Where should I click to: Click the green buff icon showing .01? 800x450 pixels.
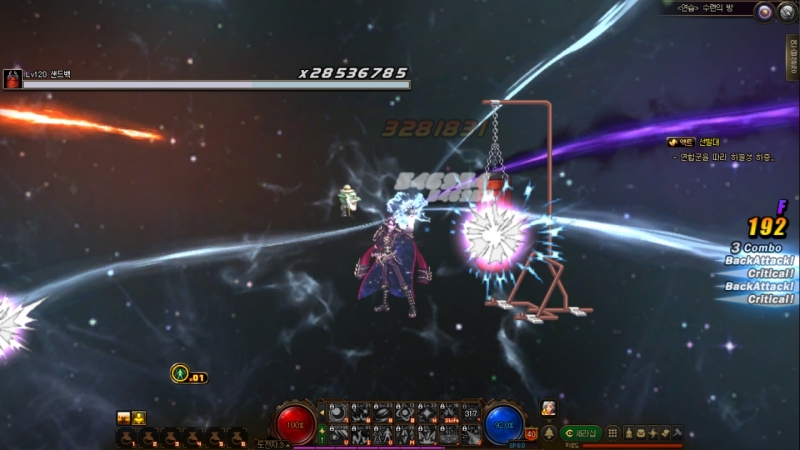click(x=180, y=374)
